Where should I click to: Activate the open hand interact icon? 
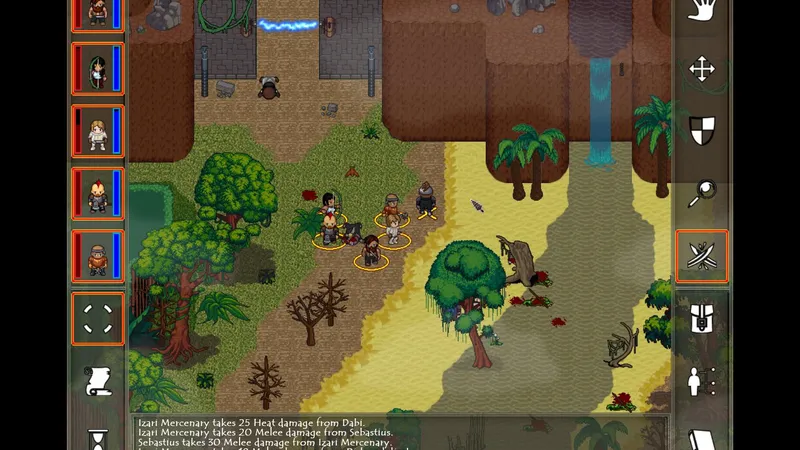tap(702, 11)
